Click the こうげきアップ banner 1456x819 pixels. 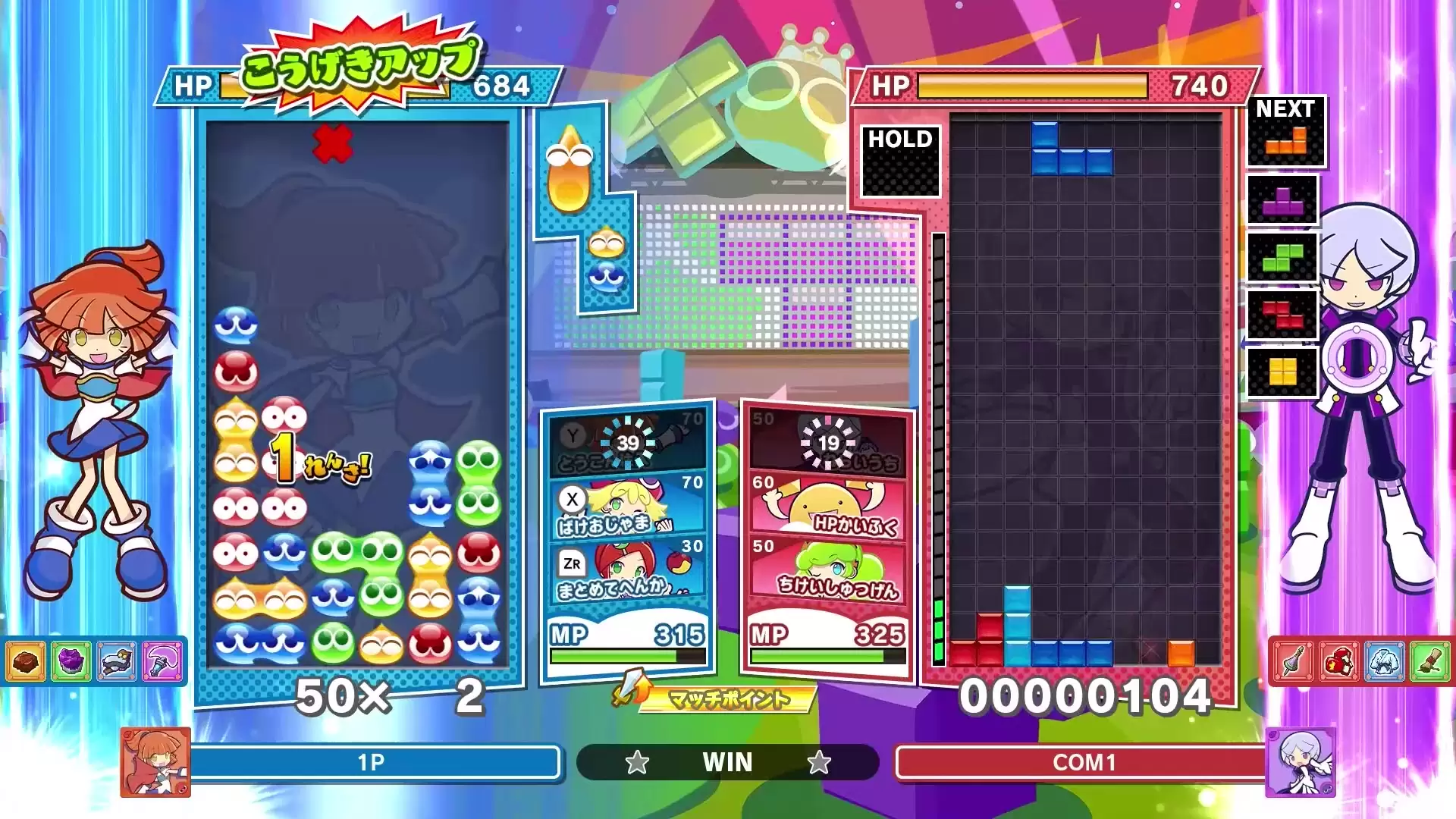point(358,64)
